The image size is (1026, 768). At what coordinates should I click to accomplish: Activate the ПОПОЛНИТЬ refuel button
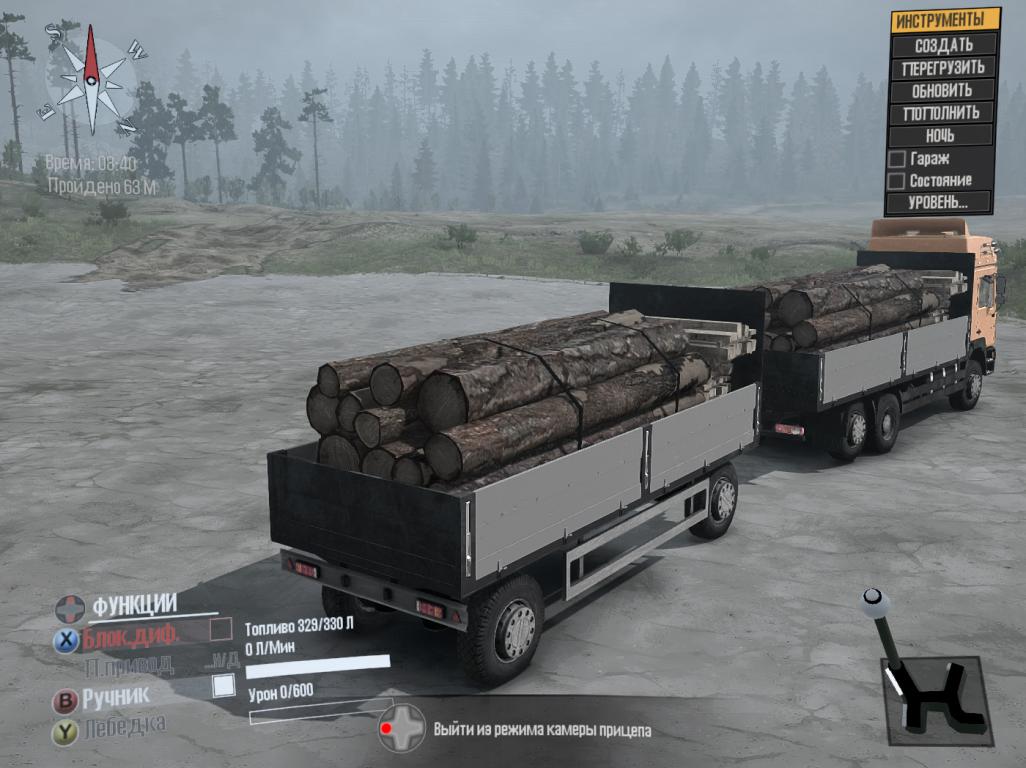941,112
